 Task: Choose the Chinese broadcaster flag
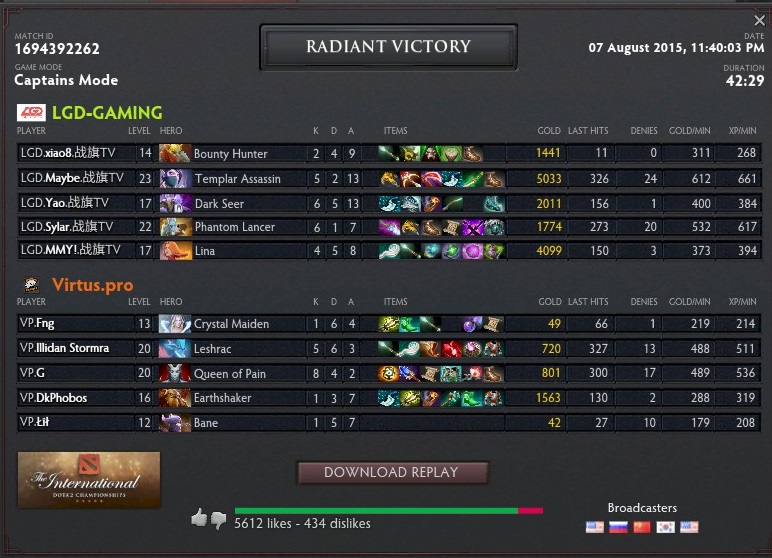pyautogui.click(x=642, y=526)
